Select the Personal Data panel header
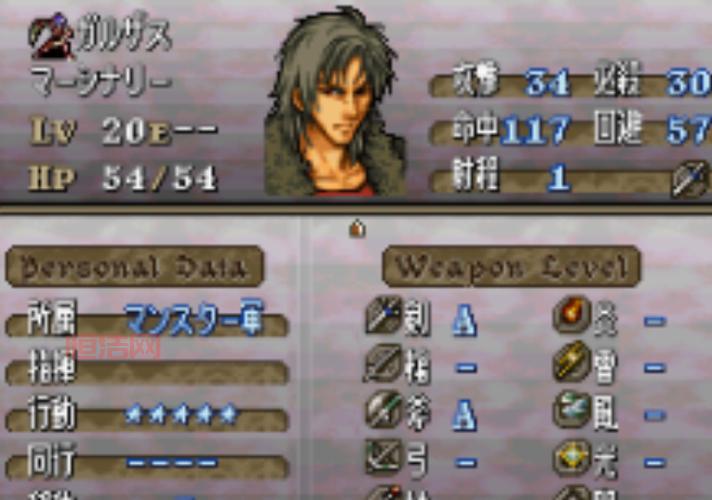This screenshot has width=712, height=500. pyautogui.click(x=135, y=268)
